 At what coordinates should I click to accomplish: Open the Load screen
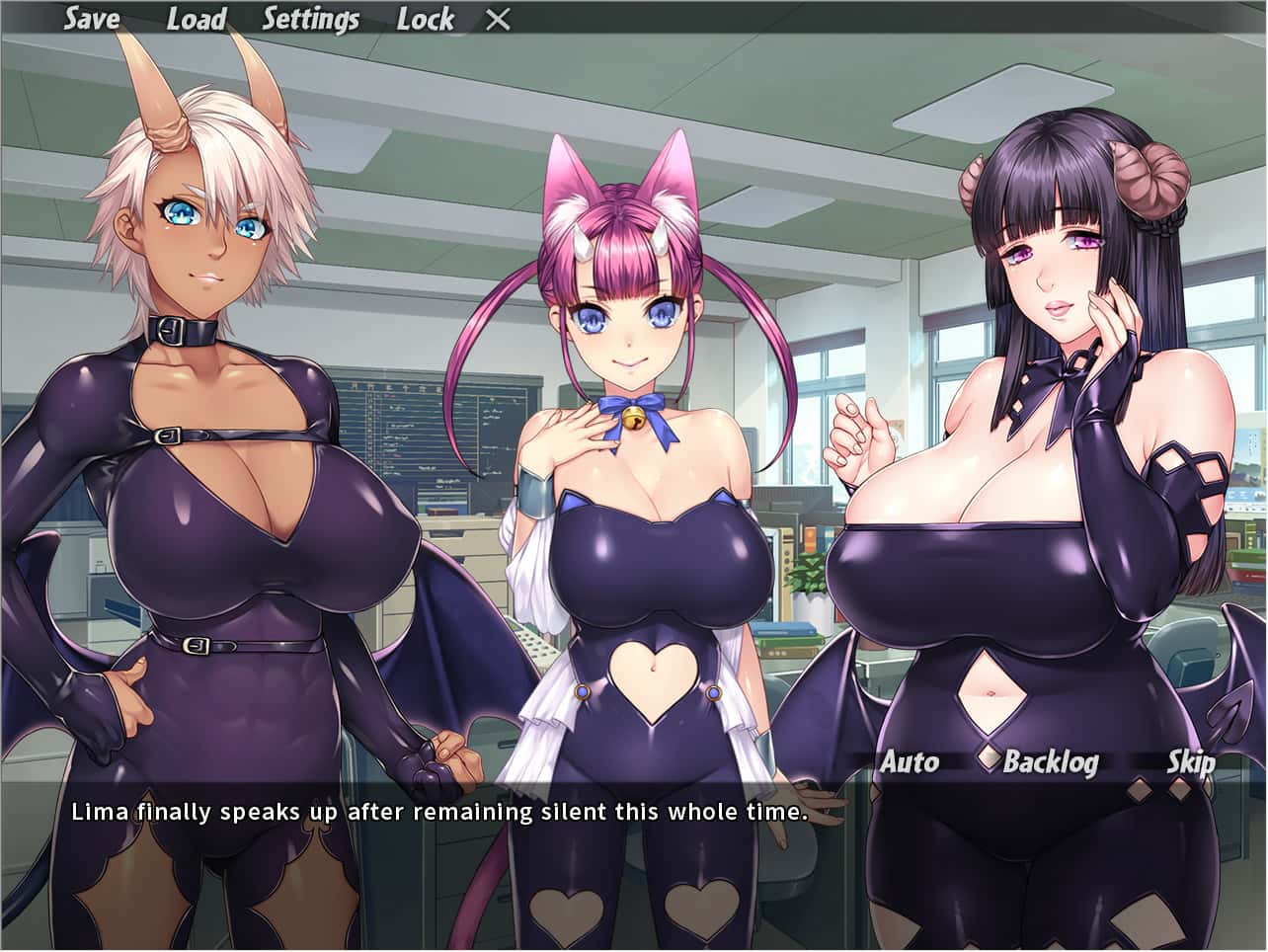point(195,19)
